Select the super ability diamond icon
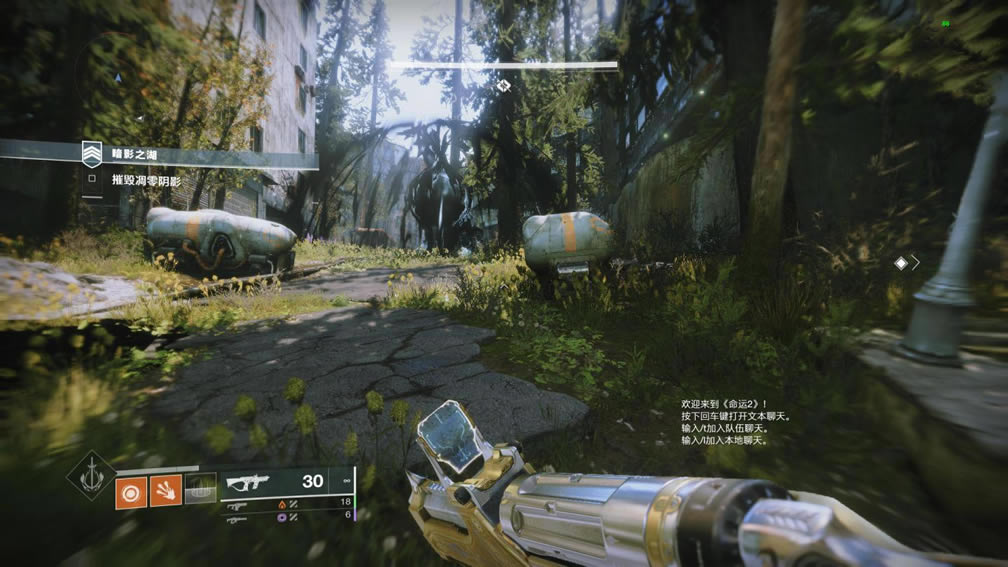Screen dimensions: 1008x567 tap(91, 475)
